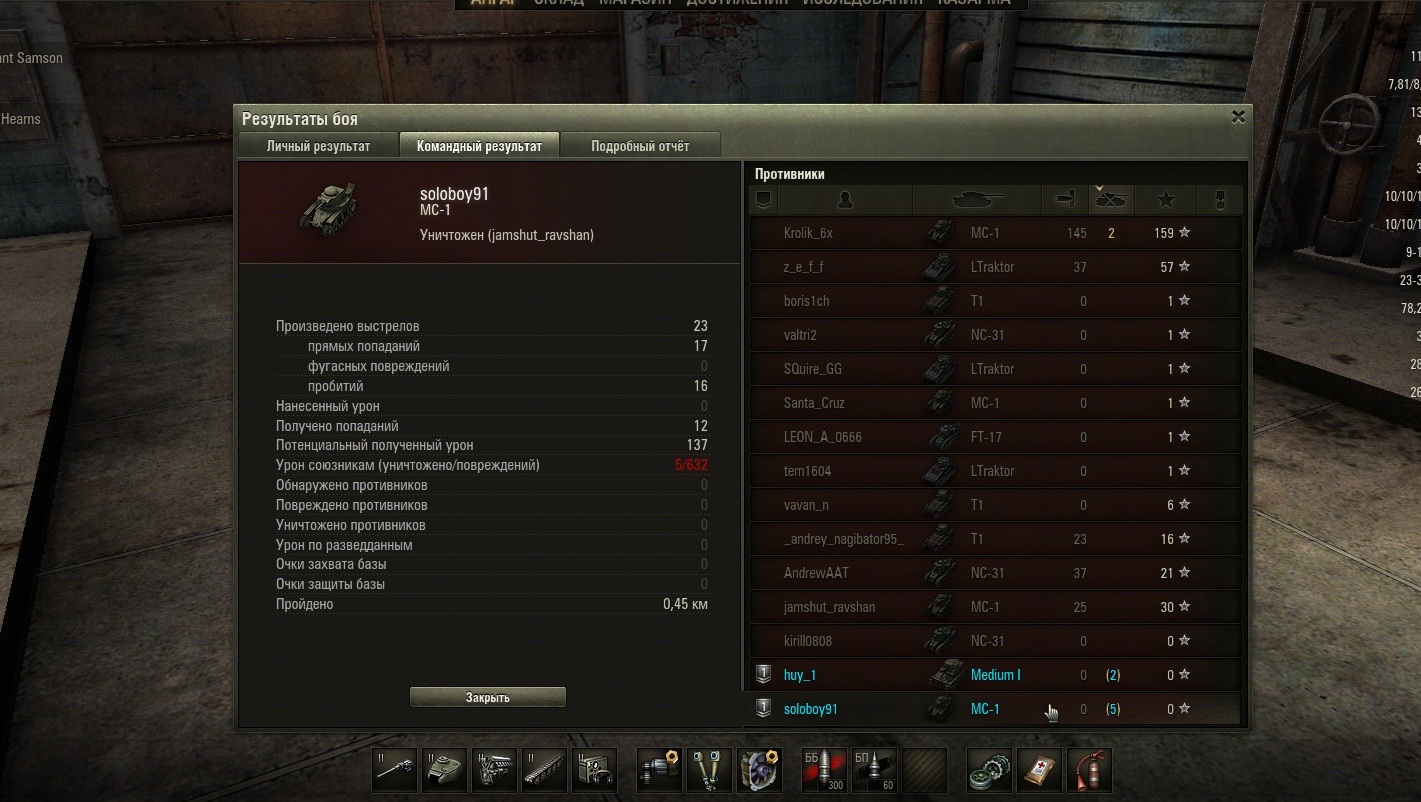Sort enemies by the damage dealt column

tap(1064, 200)
